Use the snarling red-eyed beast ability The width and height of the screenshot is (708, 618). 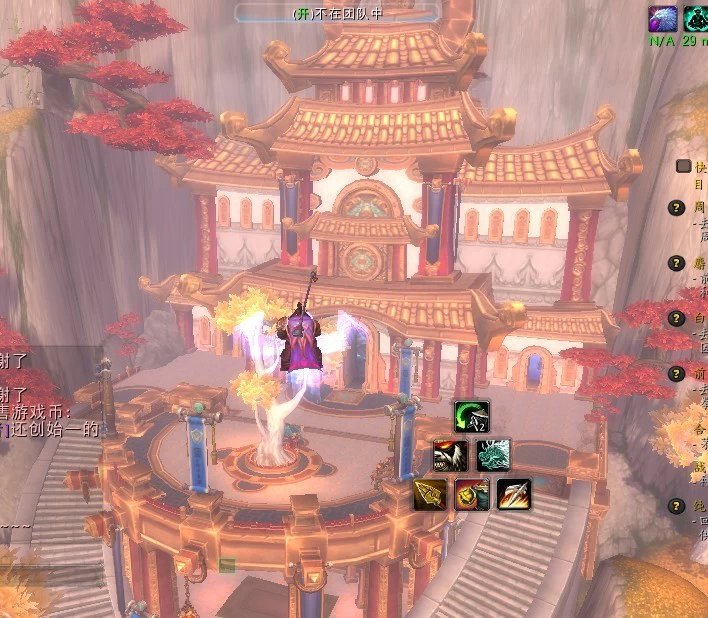[450, 456]
